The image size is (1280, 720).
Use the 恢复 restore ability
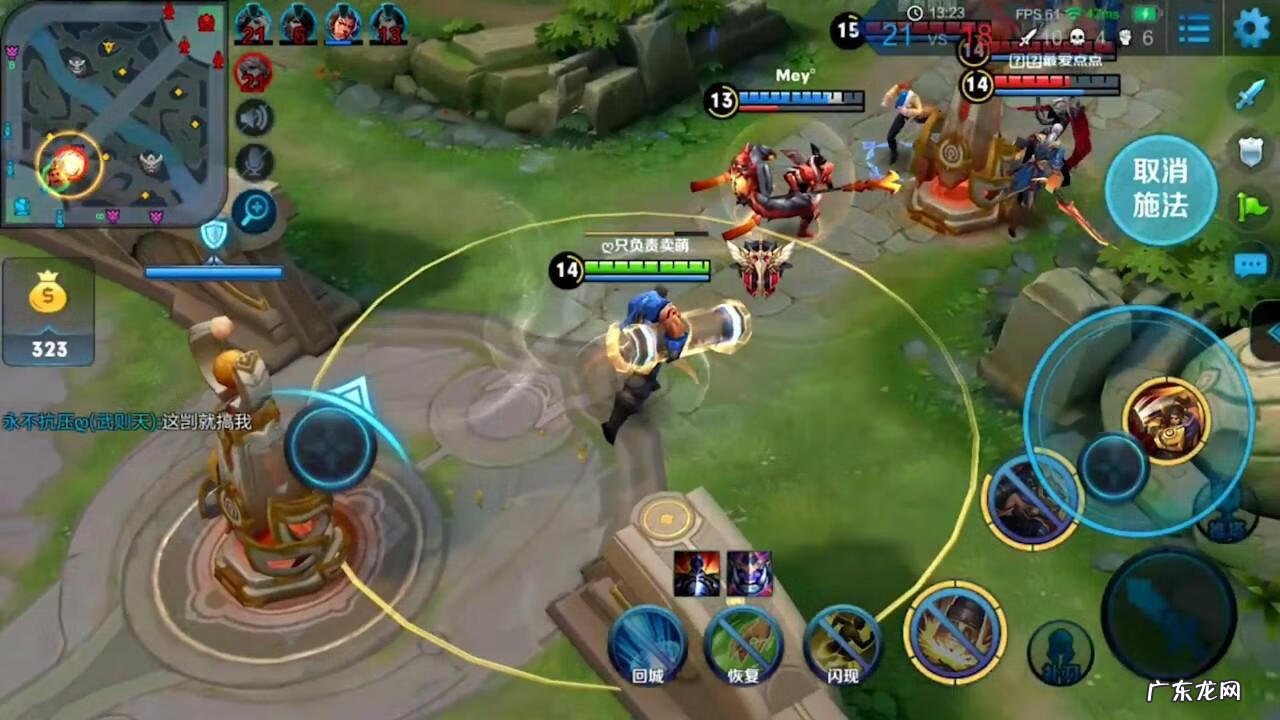click(743, 645)
